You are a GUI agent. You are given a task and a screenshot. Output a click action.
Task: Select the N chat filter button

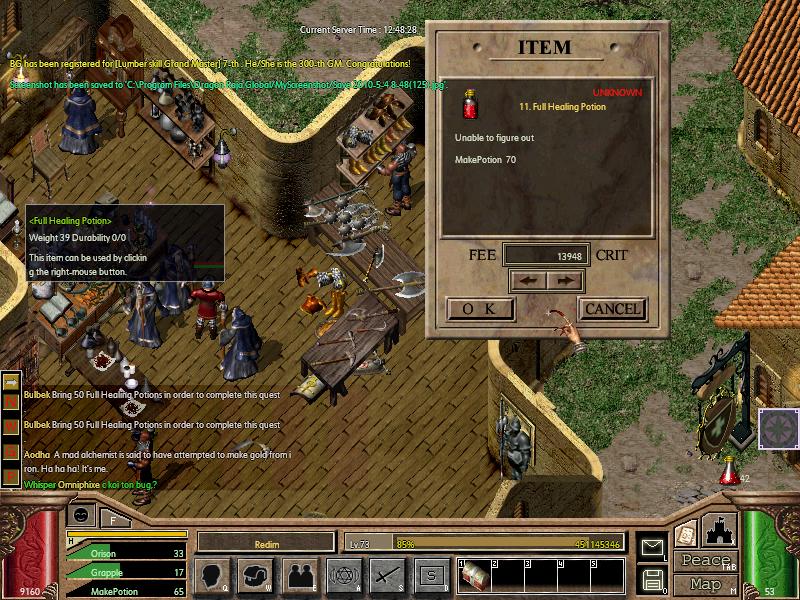(11, 403)
